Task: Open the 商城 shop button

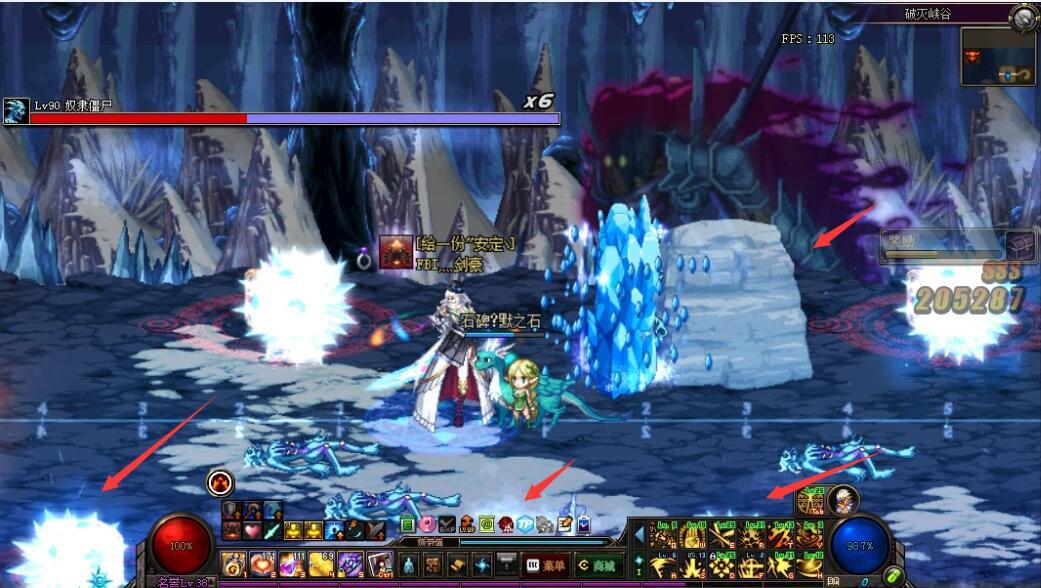Action: tap(597, 565)
